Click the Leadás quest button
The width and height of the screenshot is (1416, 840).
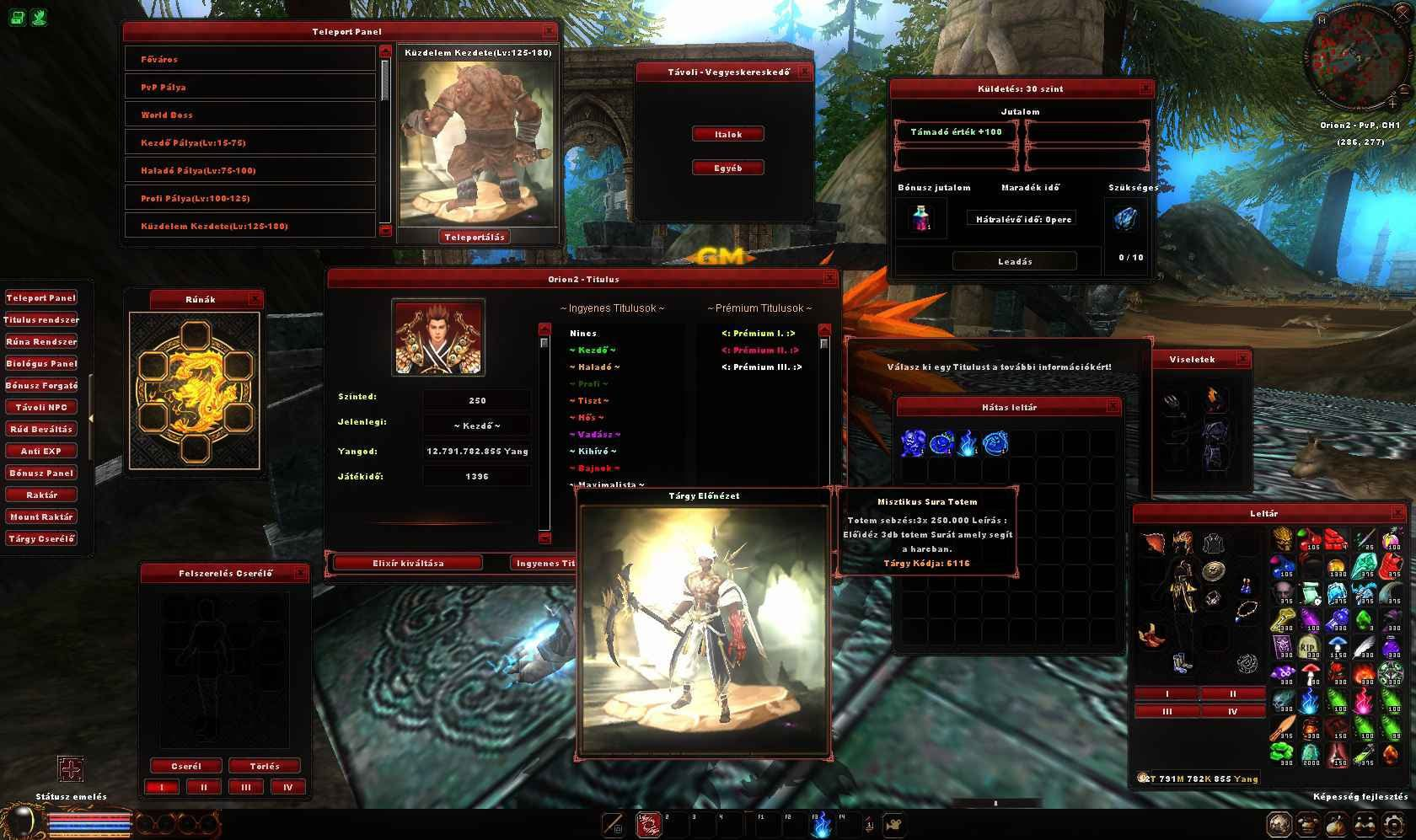click(1015, 261)
